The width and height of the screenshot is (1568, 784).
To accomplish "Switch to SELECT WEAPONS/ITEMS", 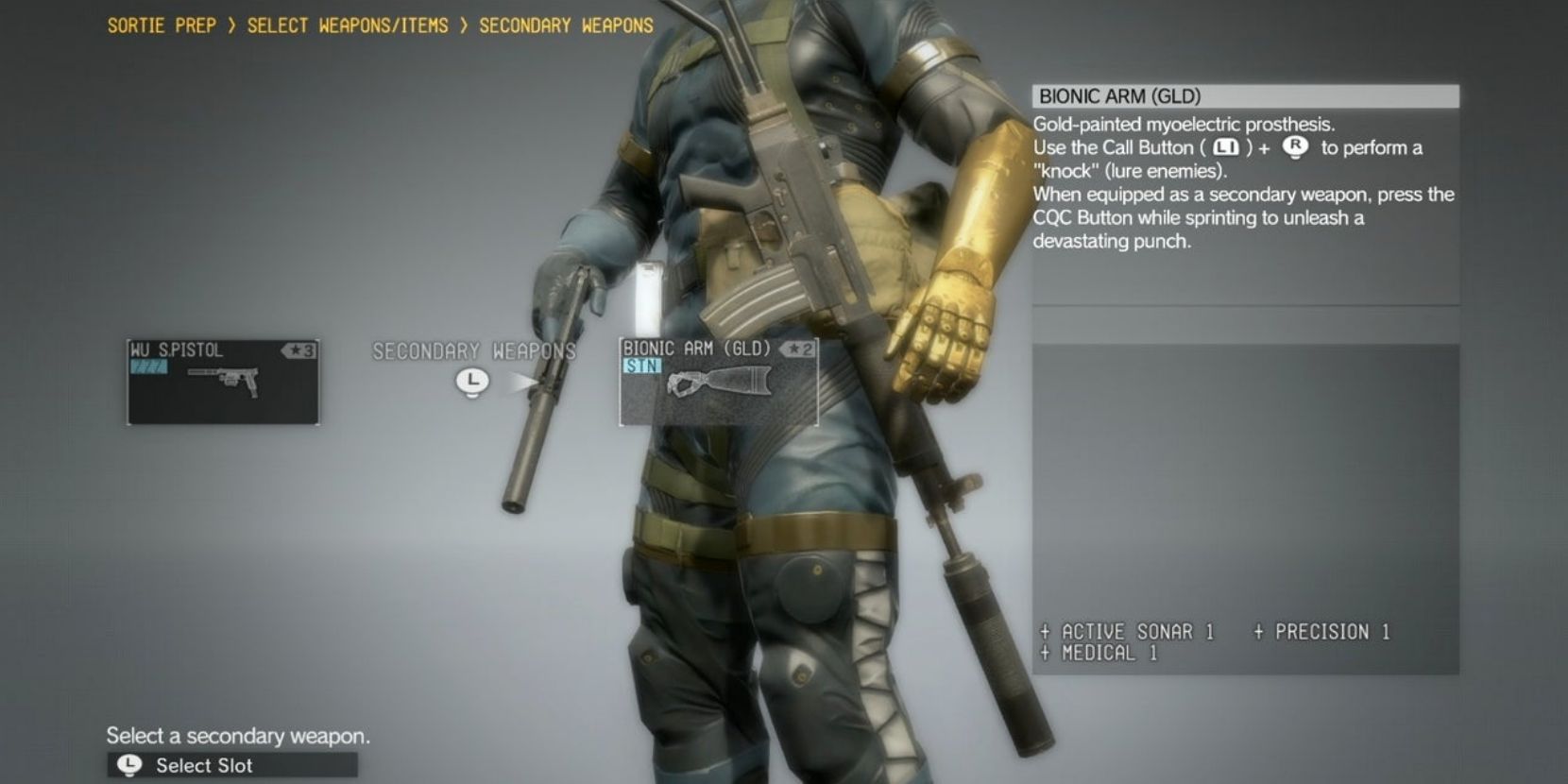I will click(x=347, y=26).
